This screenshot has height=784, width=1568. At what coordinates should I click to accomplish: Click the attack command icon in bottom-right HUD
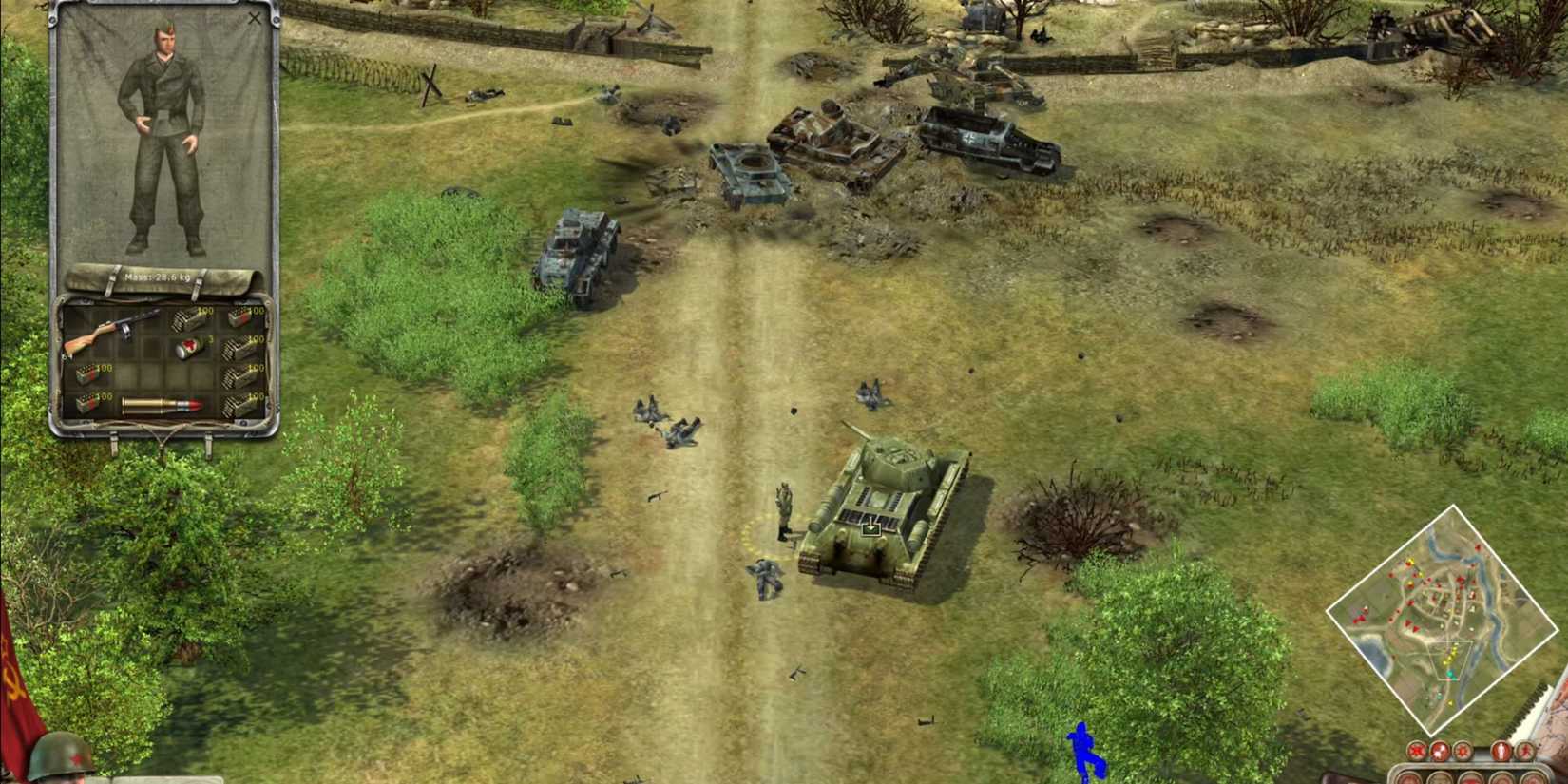pos(1417,750)
